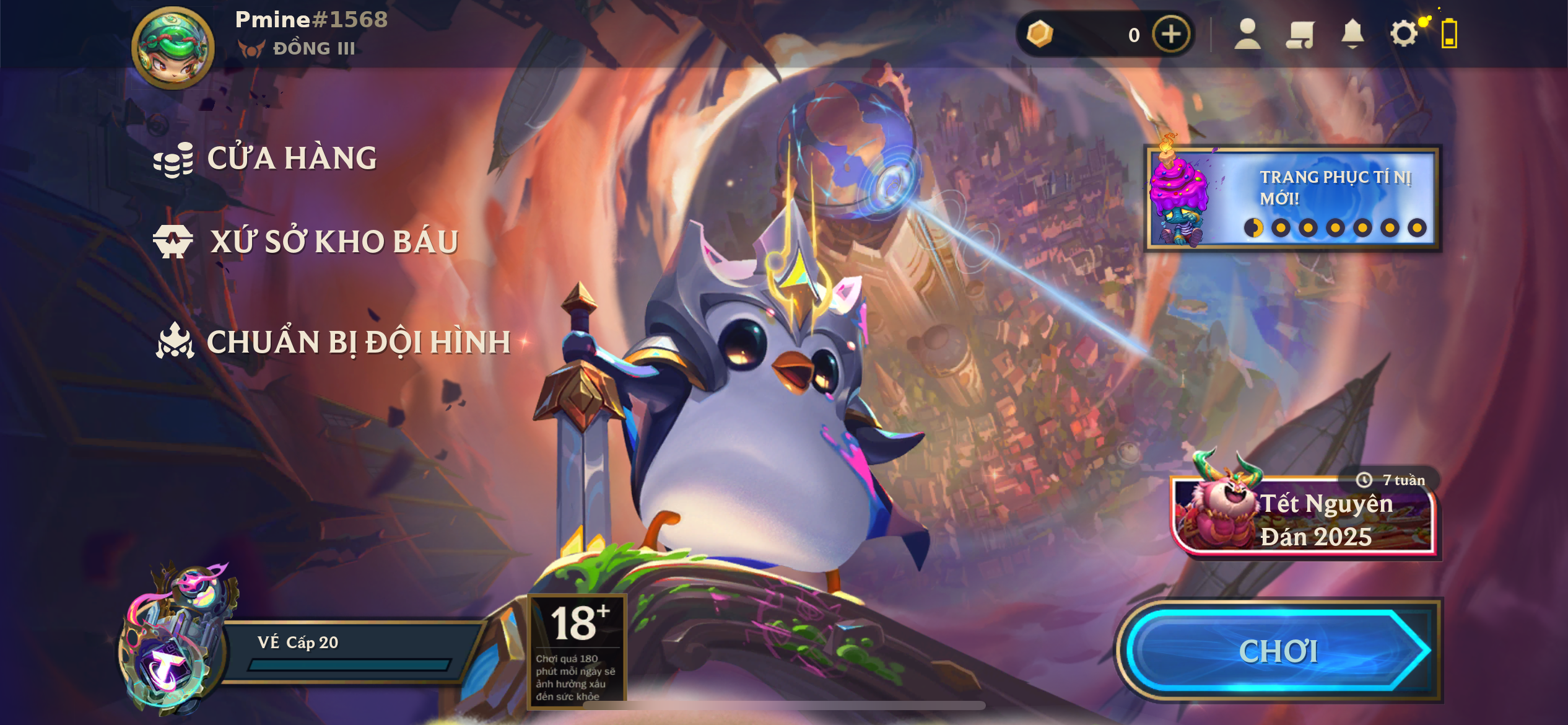The image size is (1568, 725).
Task: Show notifications via the bell icon
Action: click(1352, 34)
